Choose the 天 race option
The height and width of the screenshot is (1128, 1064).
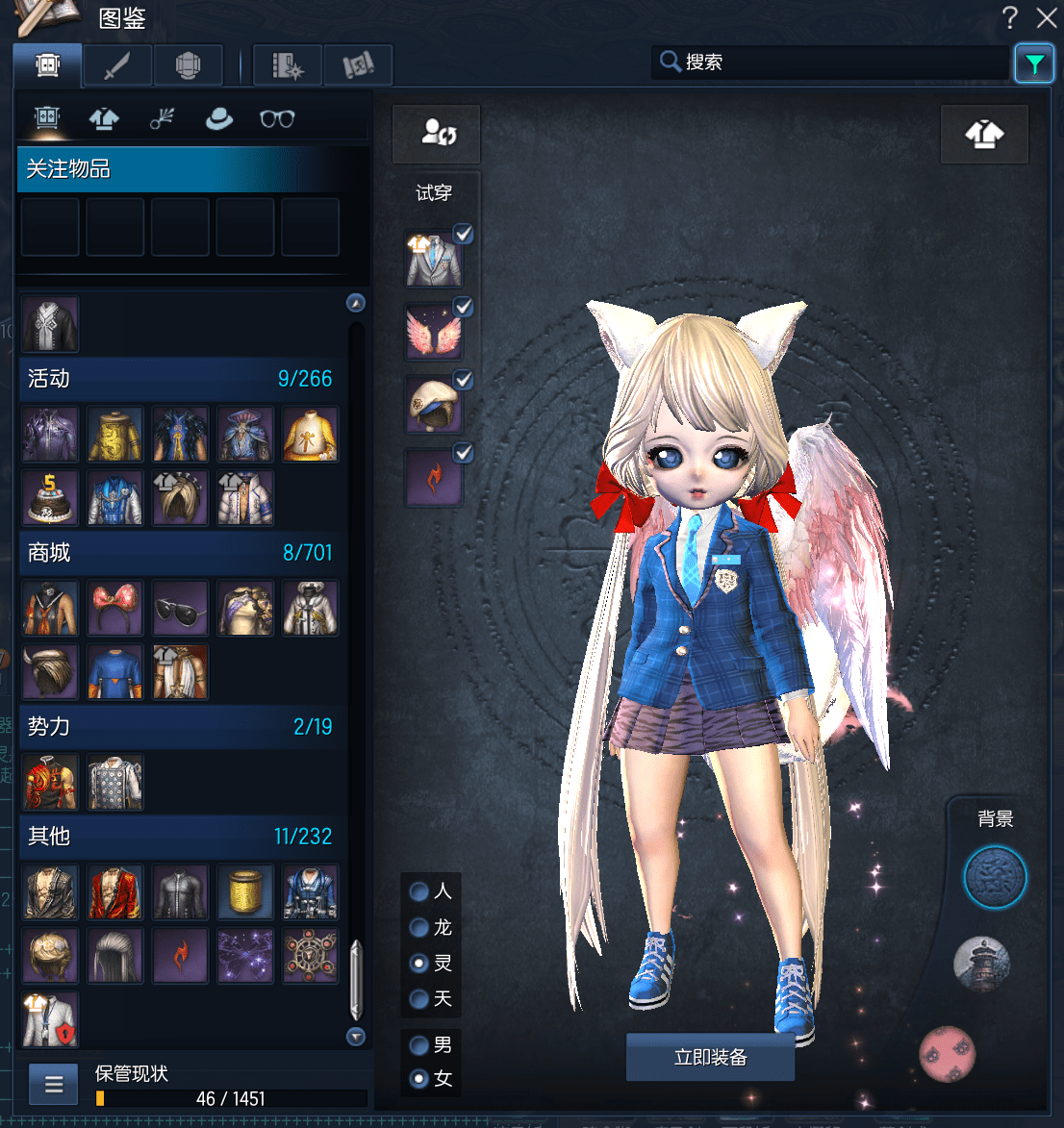[x=419, y=999]
